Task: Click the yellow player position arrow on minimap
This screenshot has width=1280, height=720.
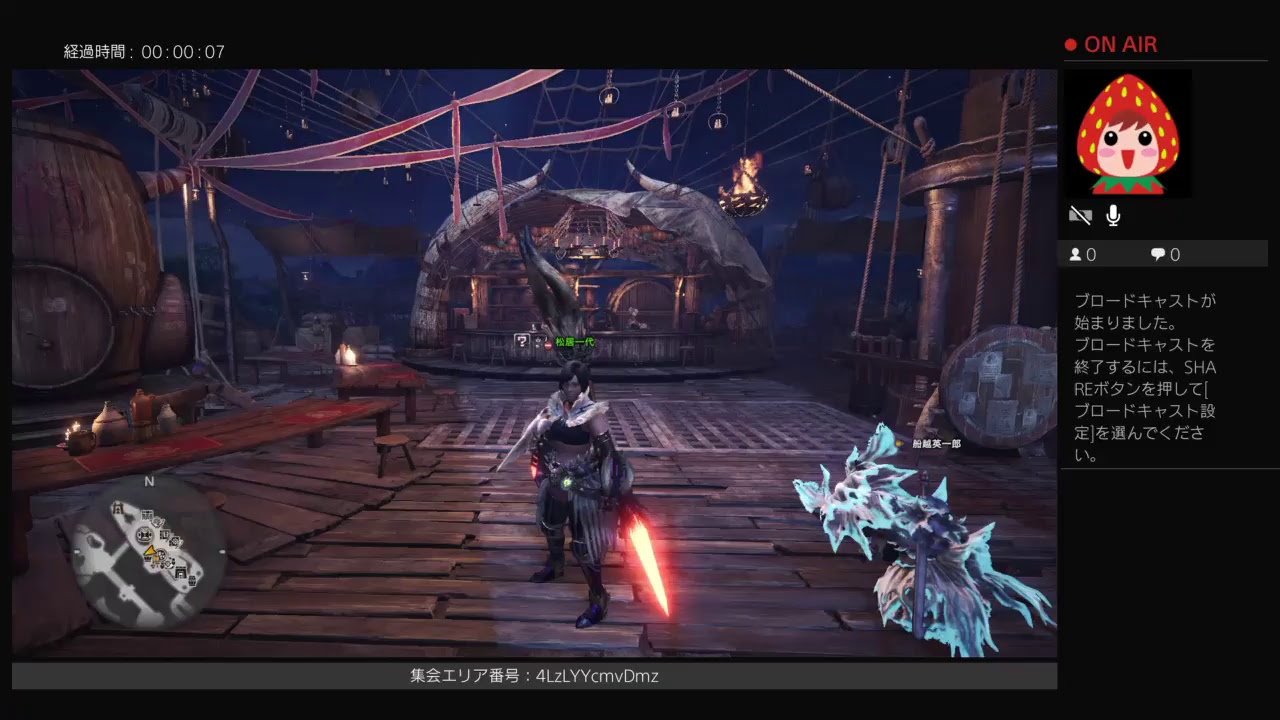Action: pyautogui.click(x=150, y=552)
